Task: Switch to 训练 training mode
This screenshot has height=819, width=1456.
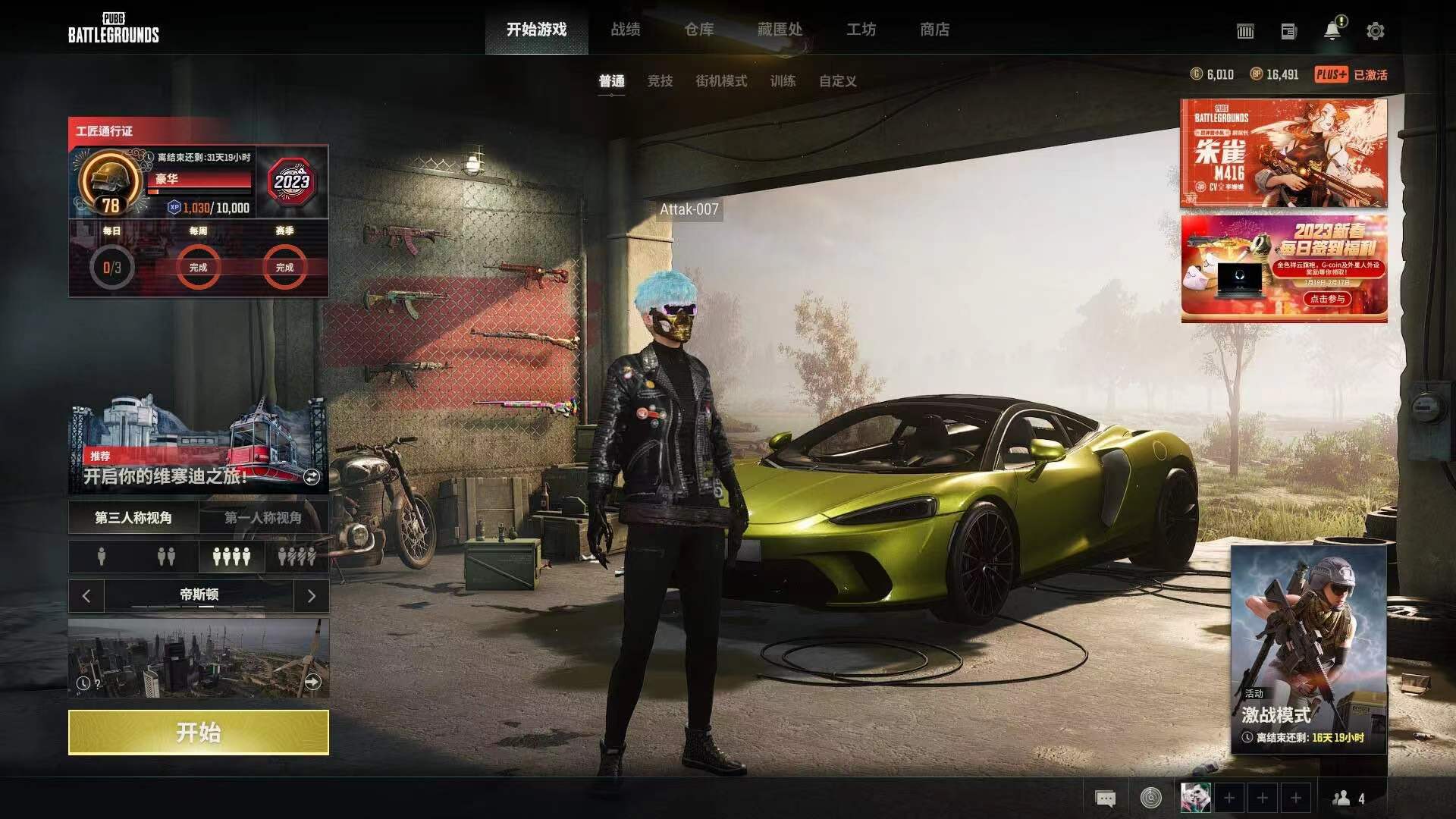Action: click(x=783, y=81)
